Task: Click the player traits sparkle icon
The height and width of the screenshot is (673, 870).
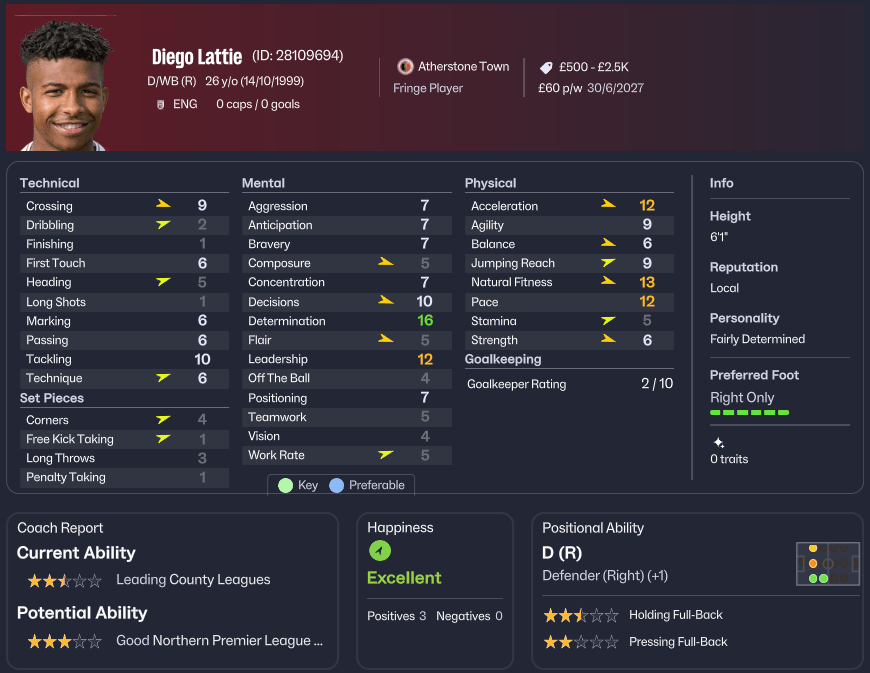Action: [x=718, y=442]
